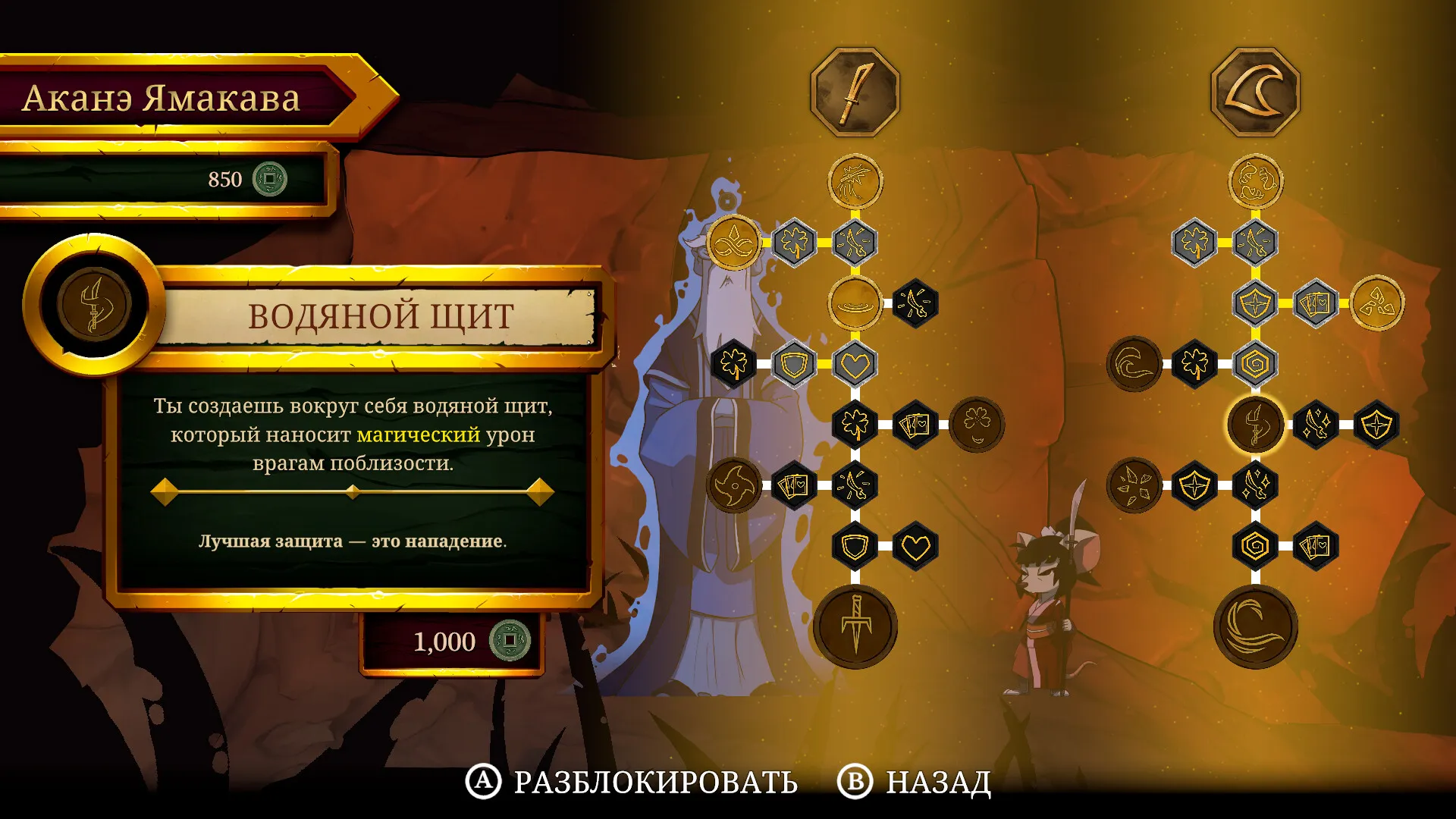Select the silver spiral node in the wave tree
The height and width of the screenshot is (819, 1456).
[x=1255, y=365]
